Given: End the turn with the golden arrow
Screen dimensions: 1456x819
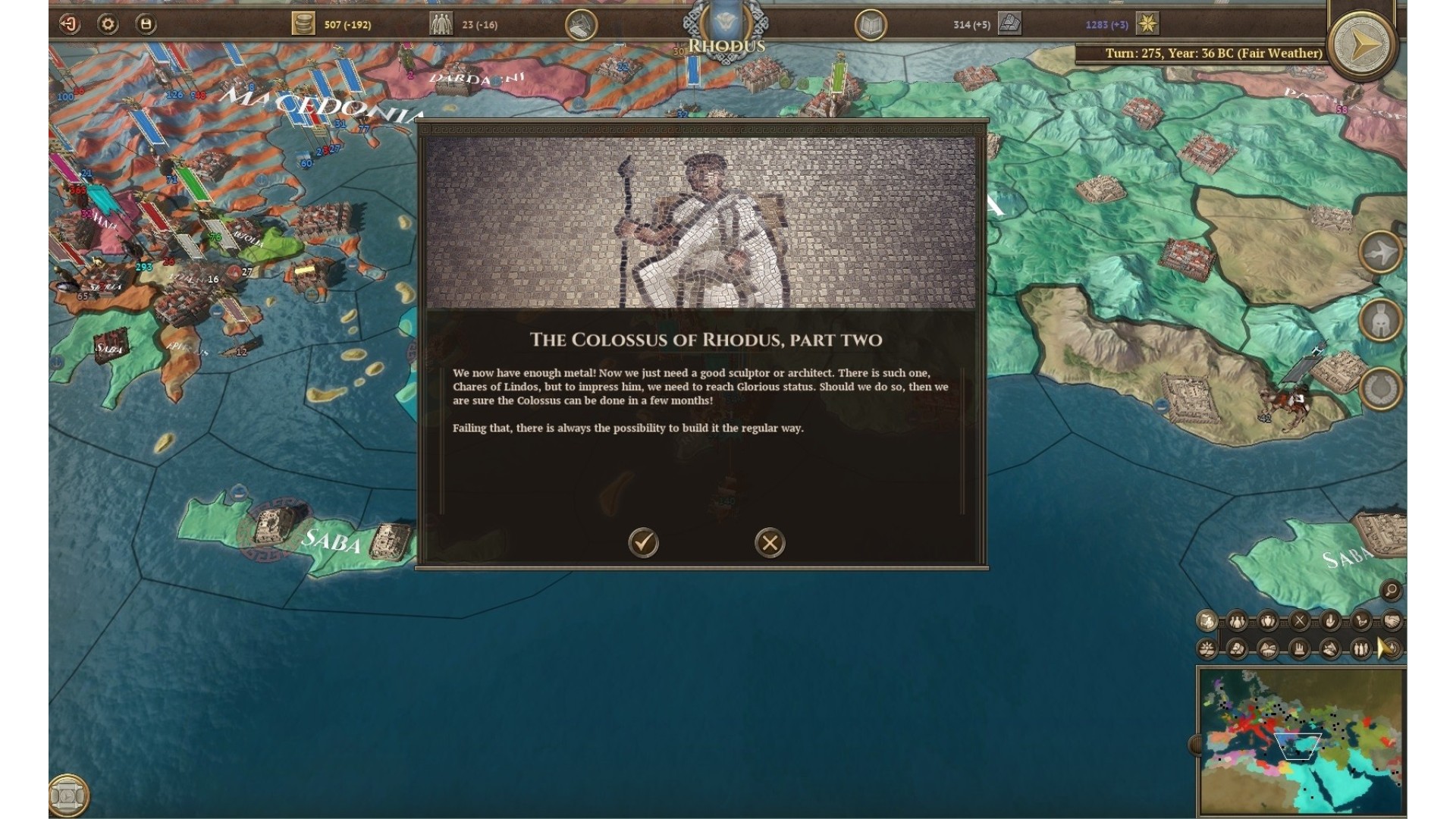Looking at the screenshot, I should point(1363,45).
